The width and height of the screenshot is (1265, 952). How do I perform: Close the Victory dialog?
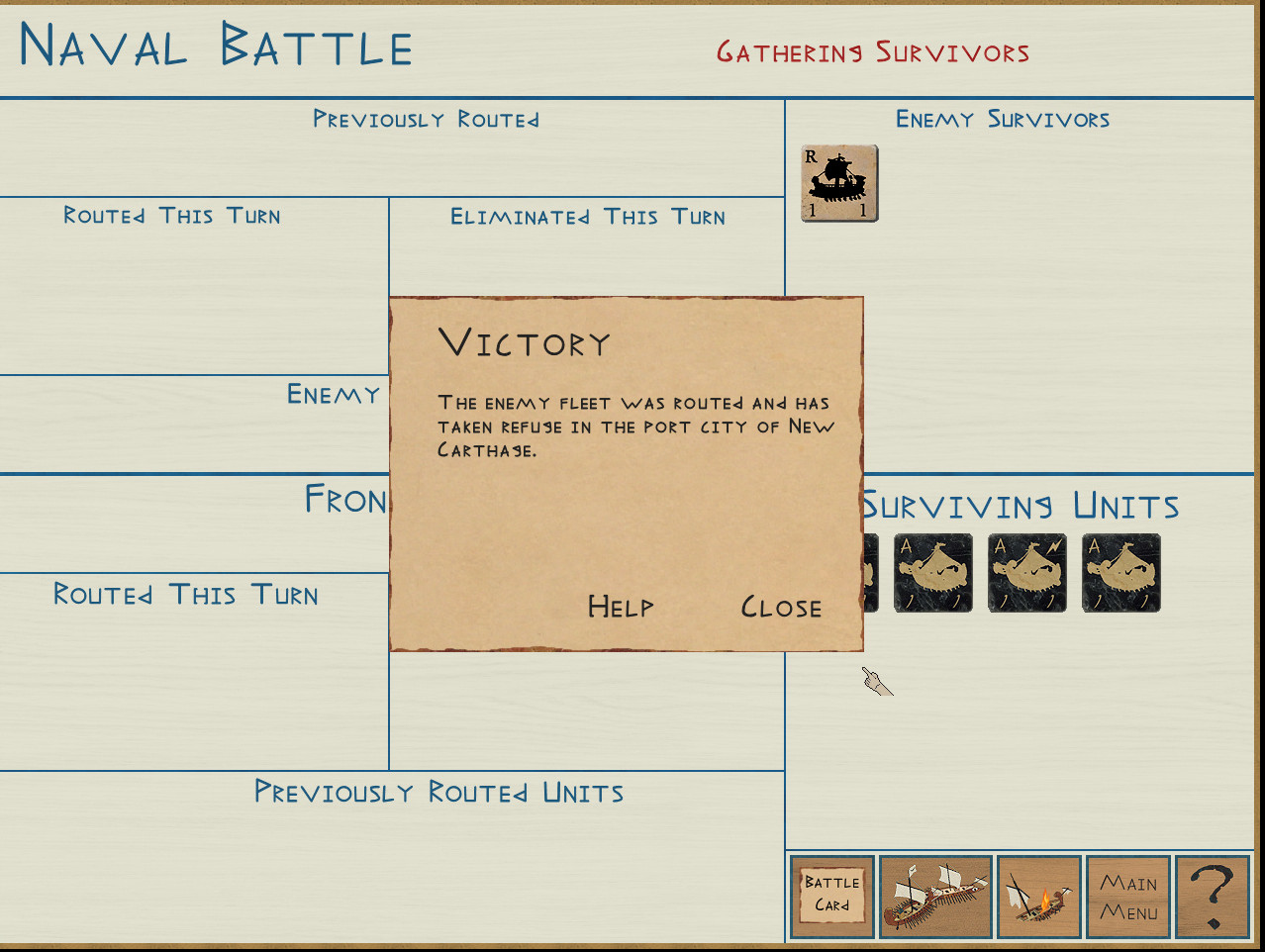tap(781, 607)
